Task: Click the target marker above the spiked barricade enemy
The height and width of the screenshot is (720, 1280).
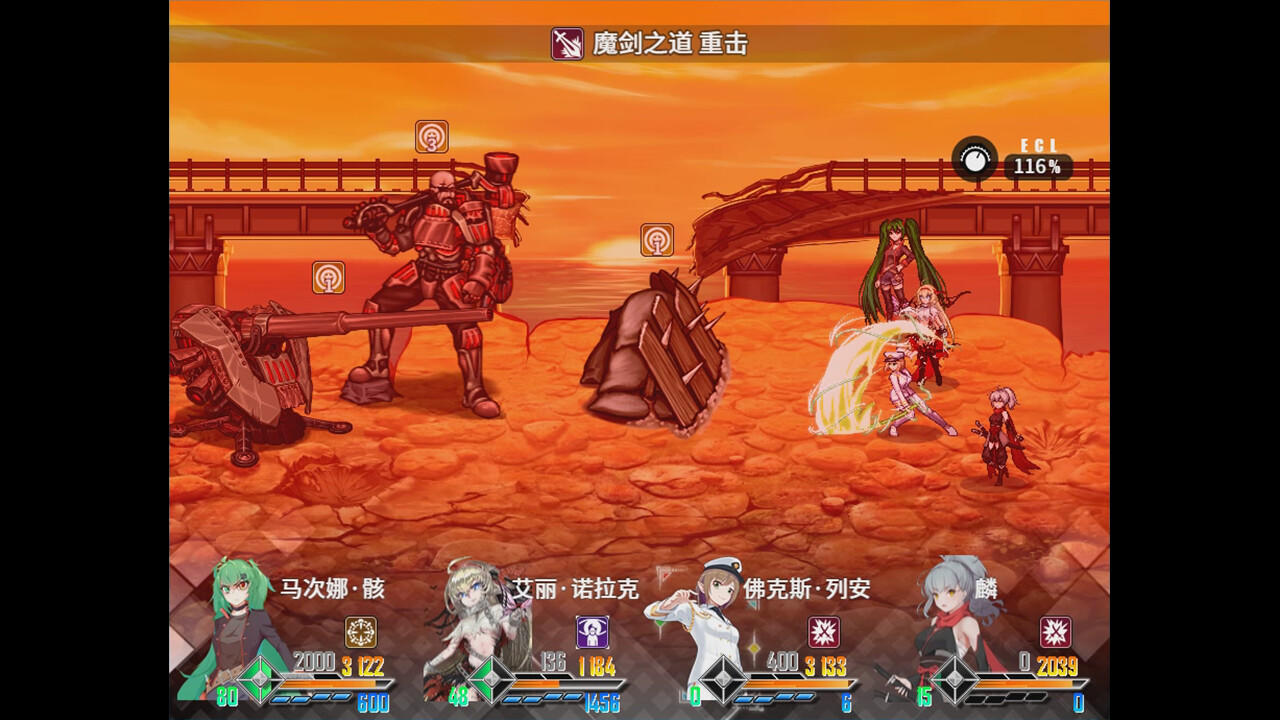Action: pyautogui.click(x=655, y=240)
